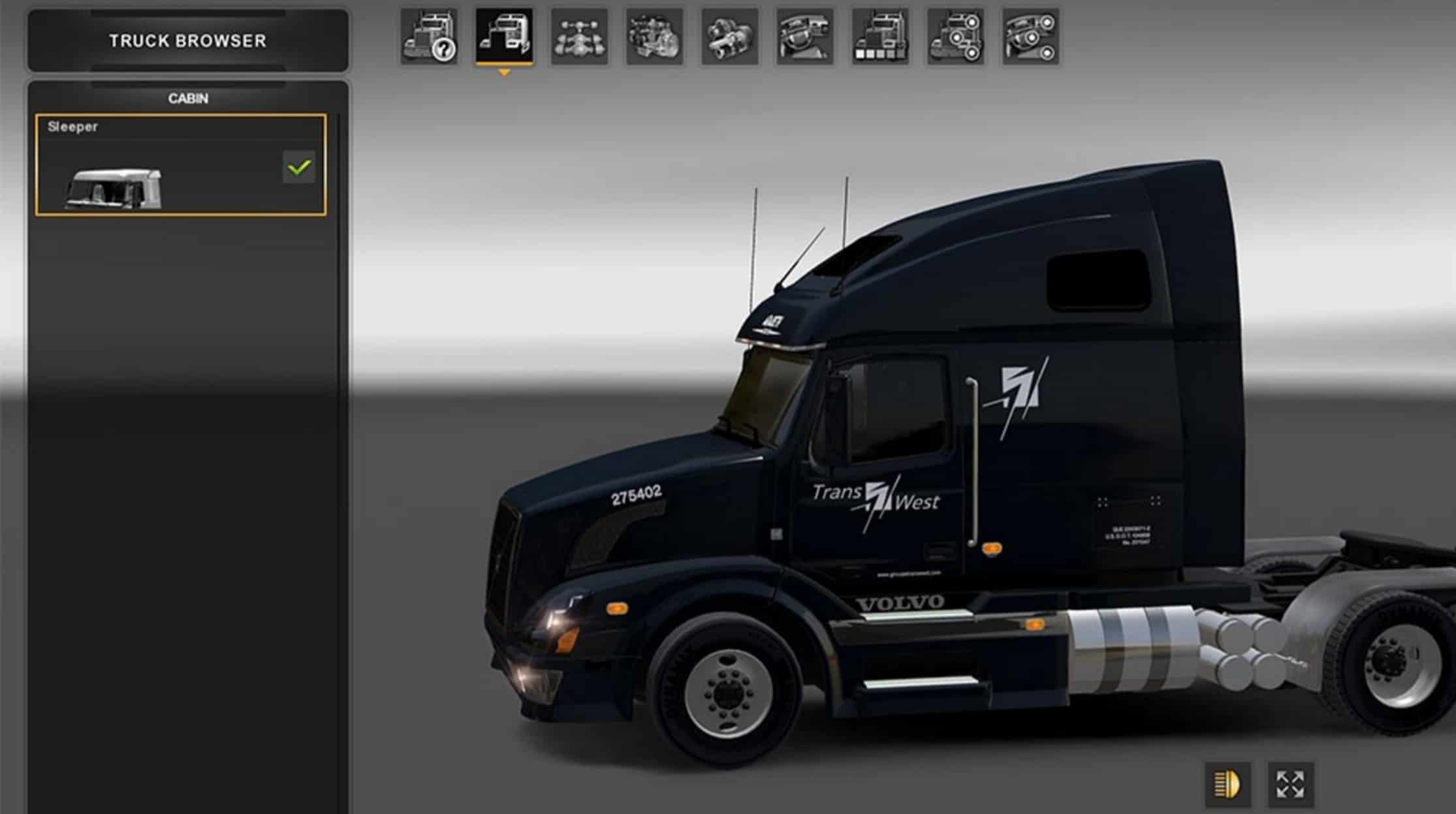Open the transmission configuration tab
Viewport: 1456px width, 814px height.
[730, 37]
